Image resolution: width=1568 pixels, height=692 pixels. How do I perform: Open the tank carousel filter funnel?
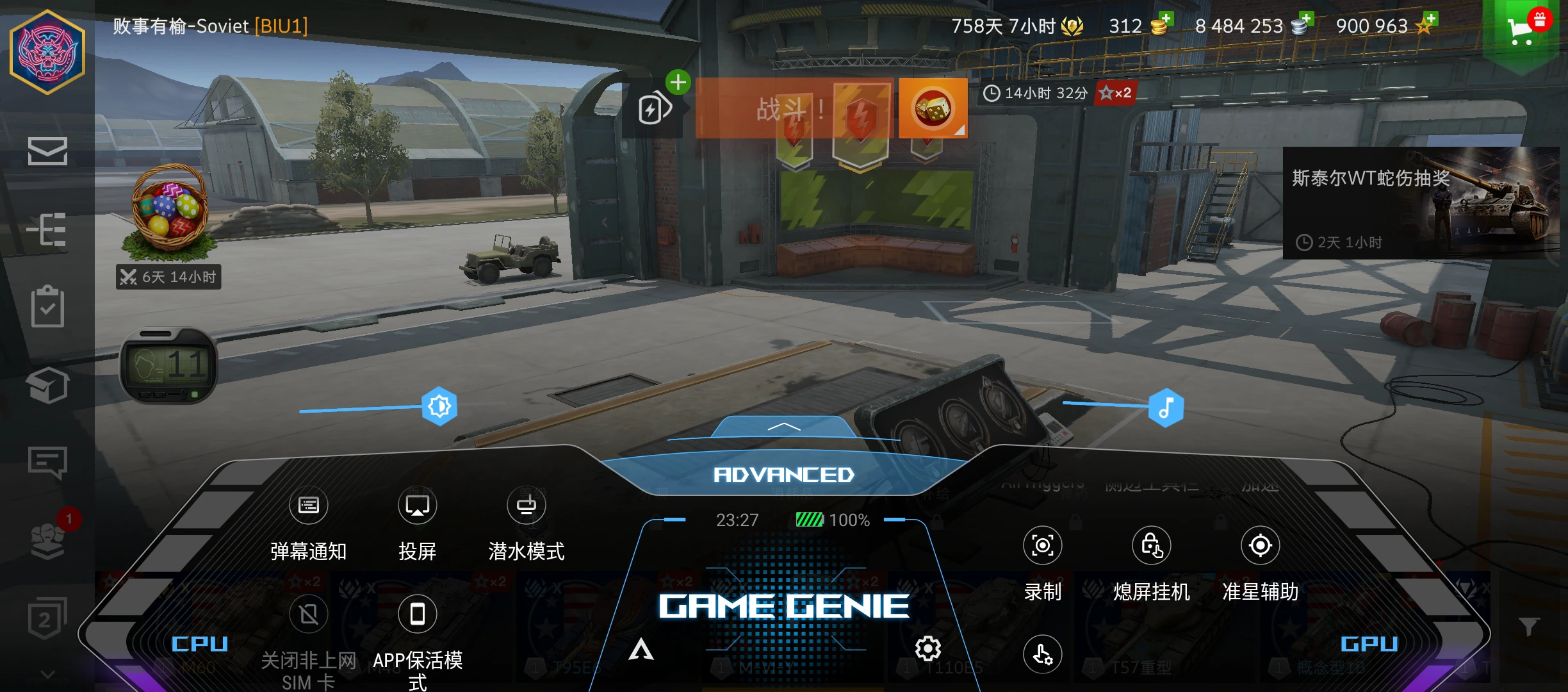pos(1529,626)
